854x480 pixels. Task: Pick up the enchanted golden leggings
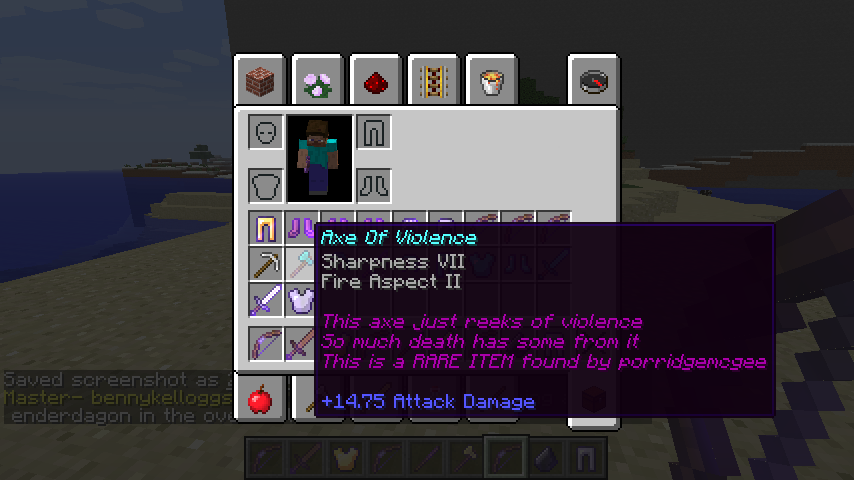click(265, 229)
